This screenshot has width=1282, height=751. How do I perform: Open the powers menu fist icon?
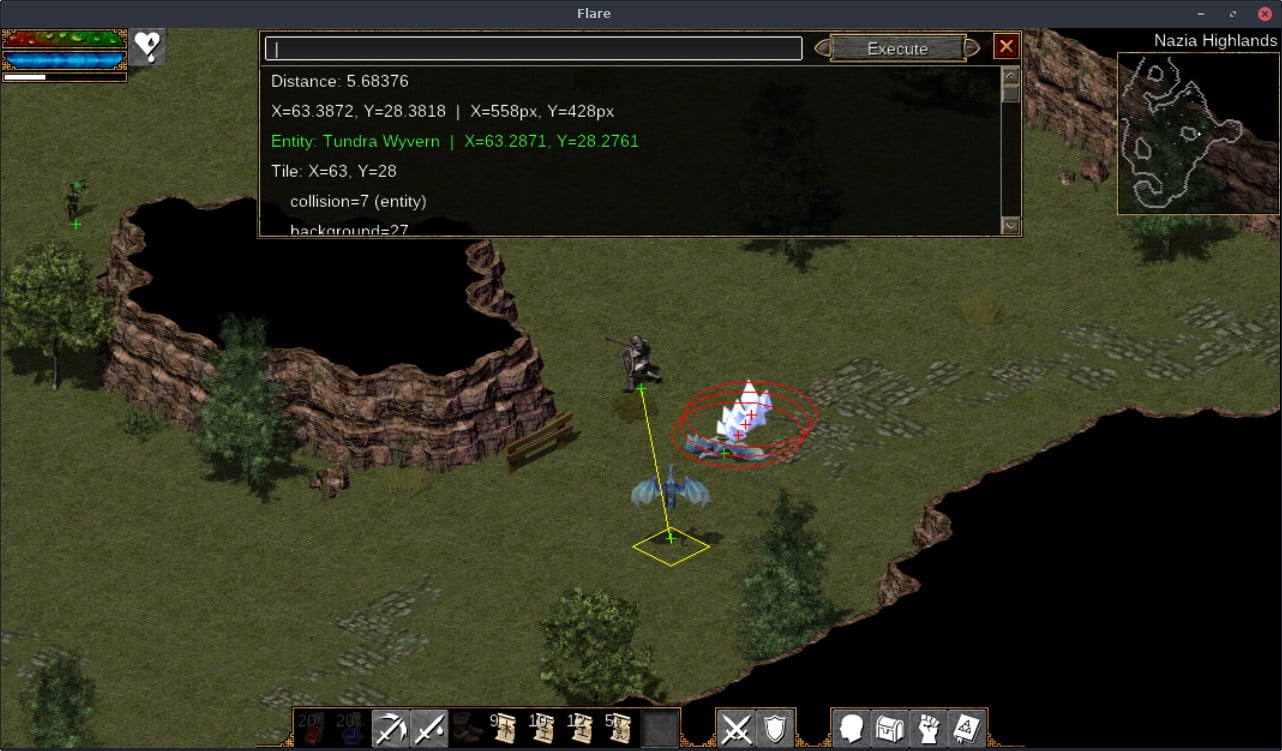coord(928,728)
